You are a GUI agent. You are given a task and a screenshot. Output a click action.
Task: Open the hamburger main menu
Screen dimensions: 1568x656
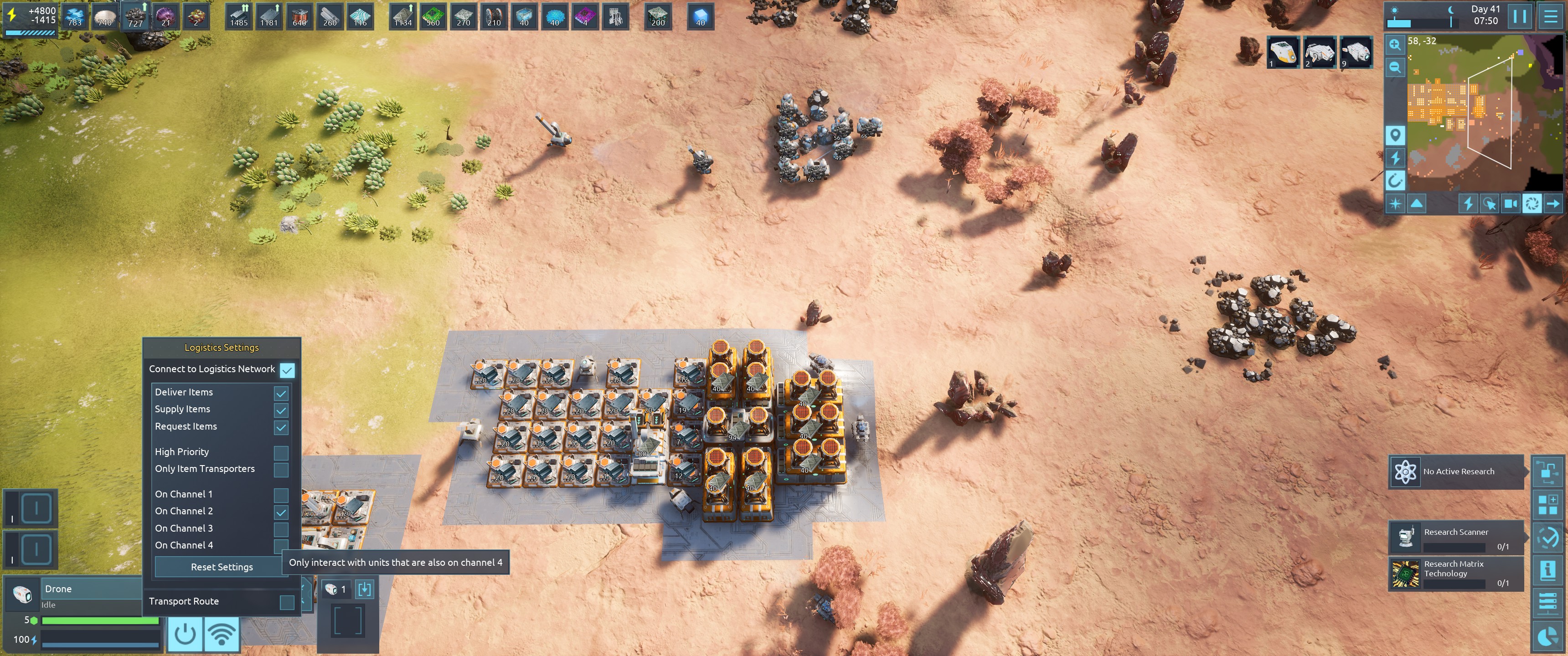click(x=1550, y=16)
